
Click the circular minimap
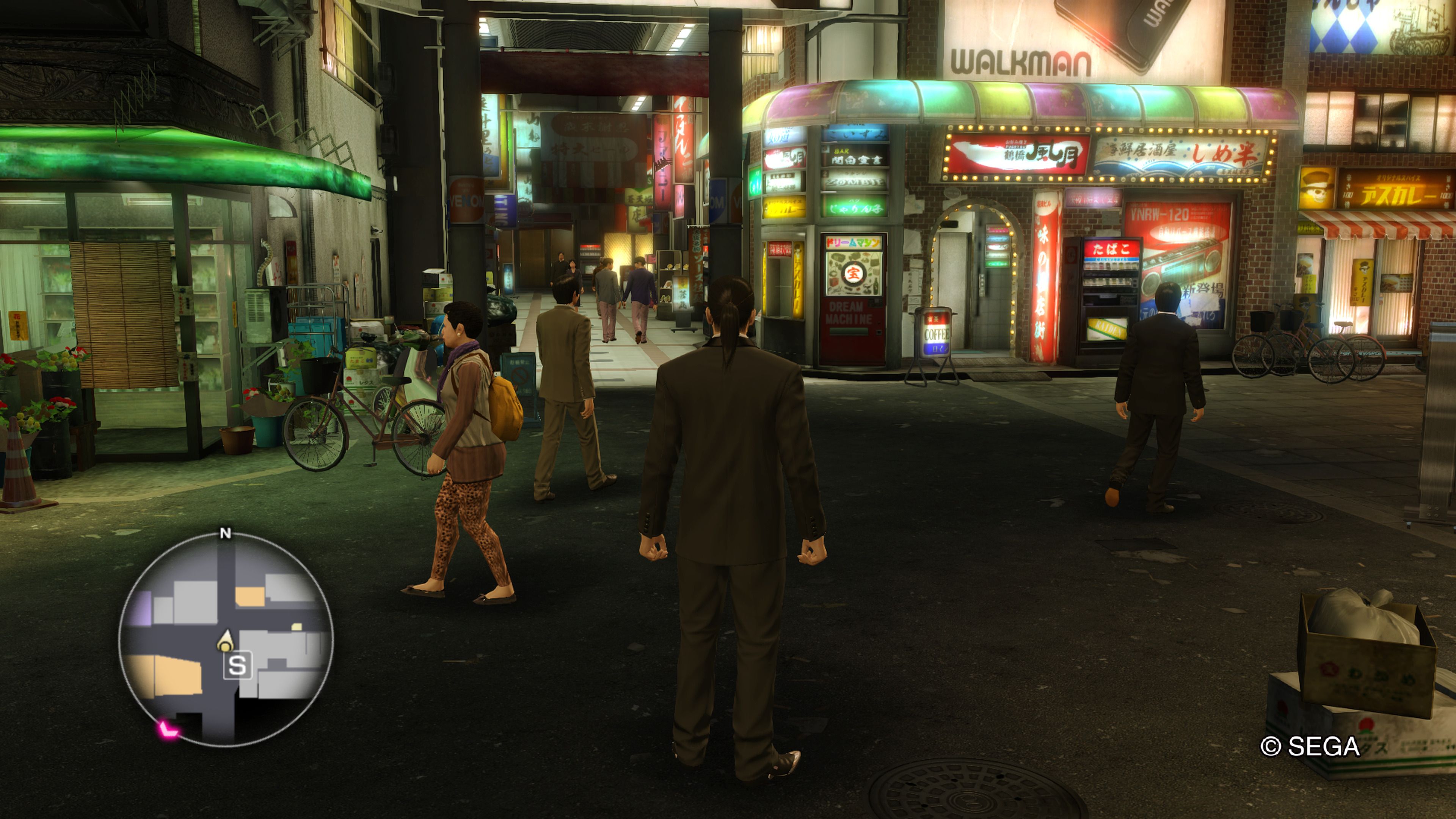coord(226,639)
